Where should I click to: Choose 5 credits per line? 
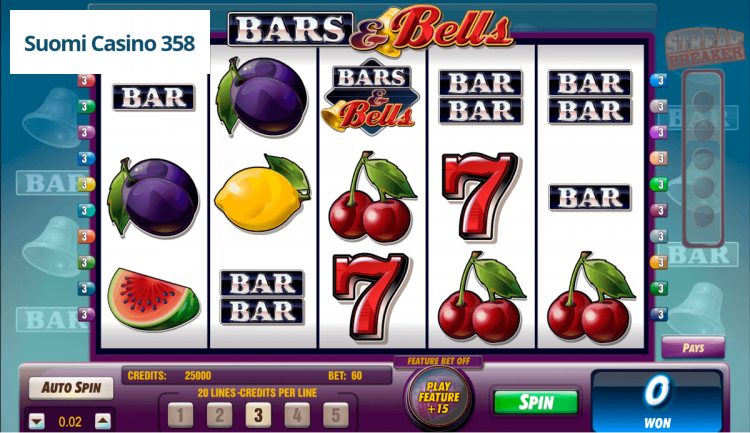335,415
